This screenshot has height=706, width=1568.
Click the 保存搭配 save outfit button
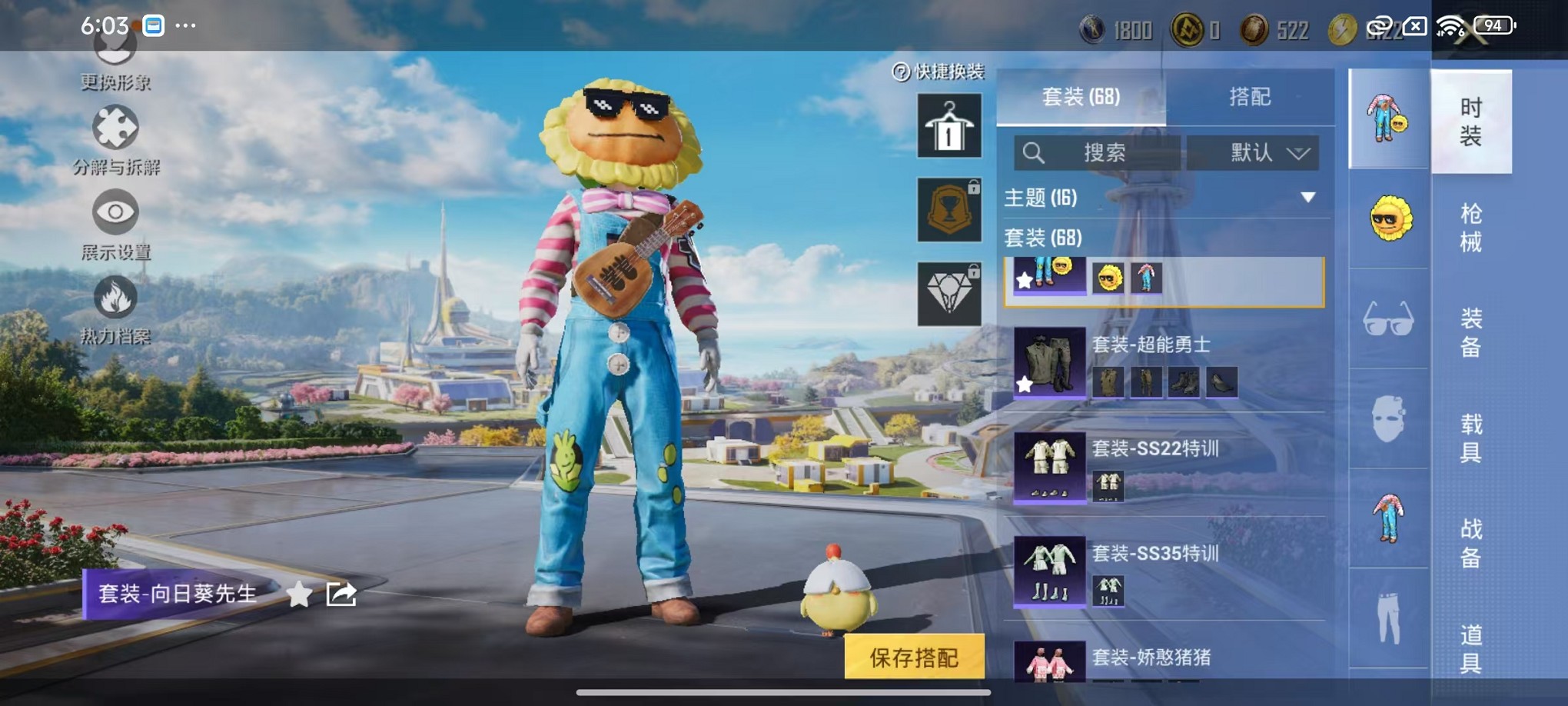914,657
